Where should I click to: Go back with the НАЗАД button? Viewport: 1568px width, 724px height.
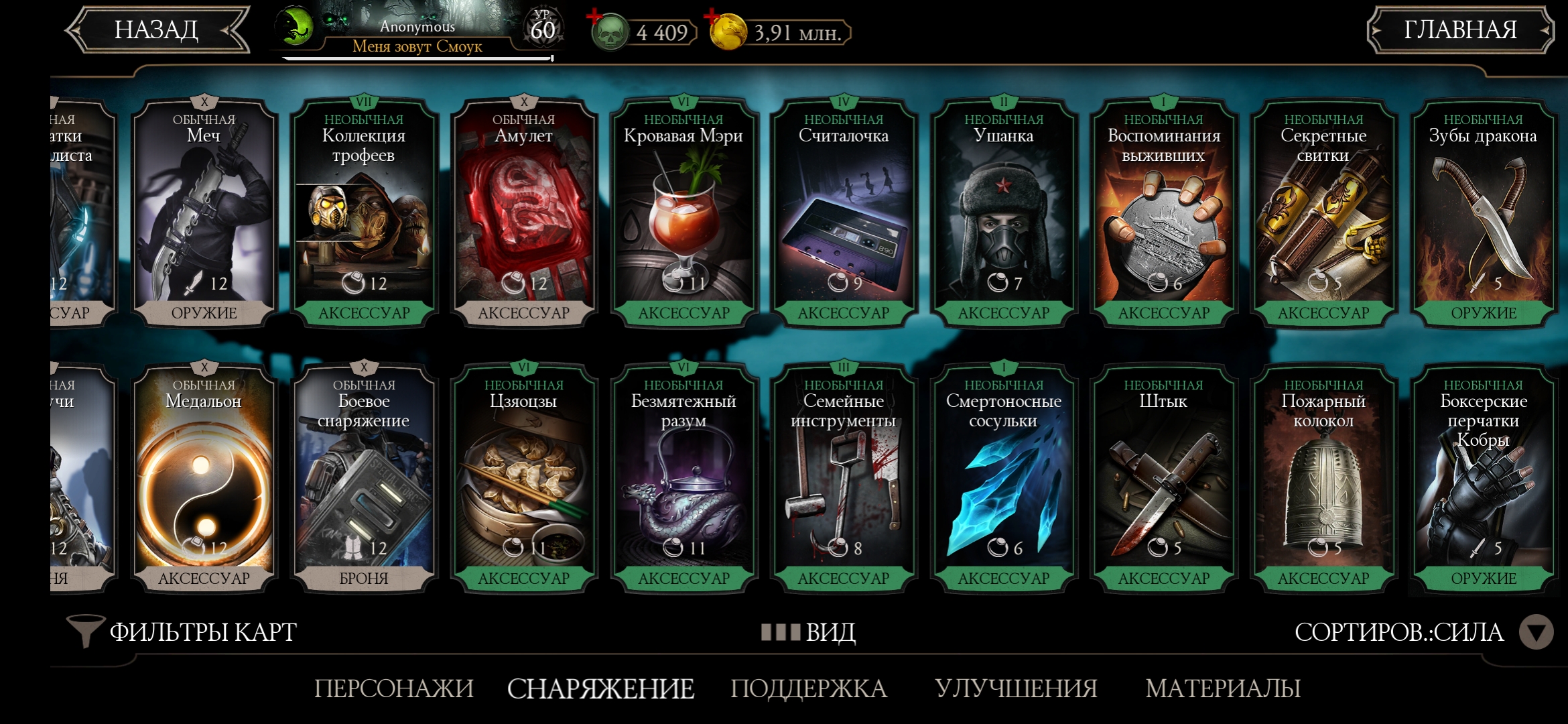click(x=157, y=30)
